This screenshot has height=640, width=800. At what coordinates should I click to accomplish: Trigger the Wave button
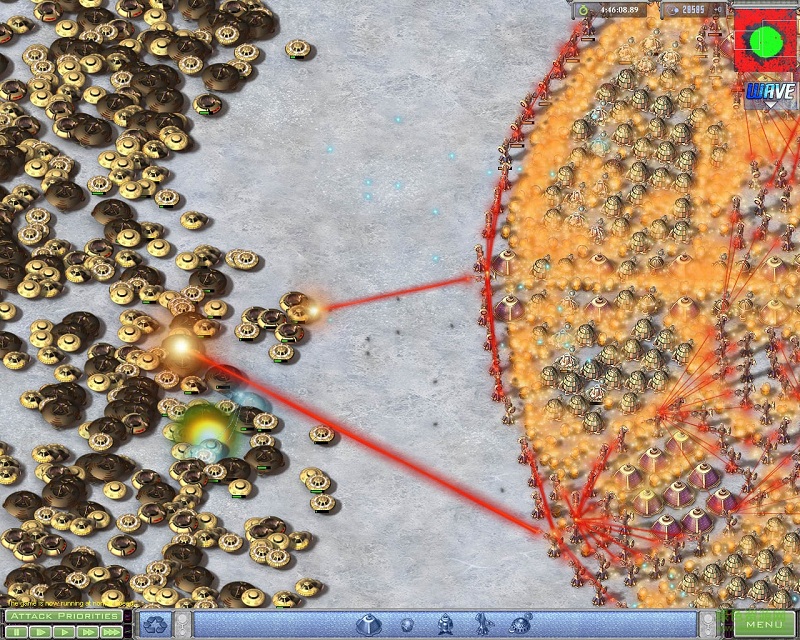768,94
